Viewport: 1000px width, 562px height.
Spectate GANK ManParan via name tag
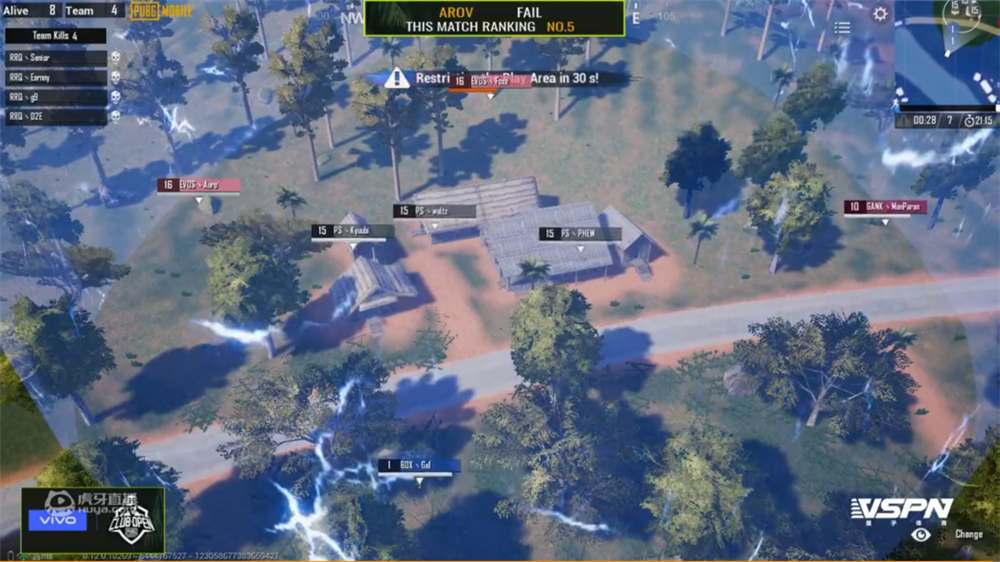[x=885, y=208]
